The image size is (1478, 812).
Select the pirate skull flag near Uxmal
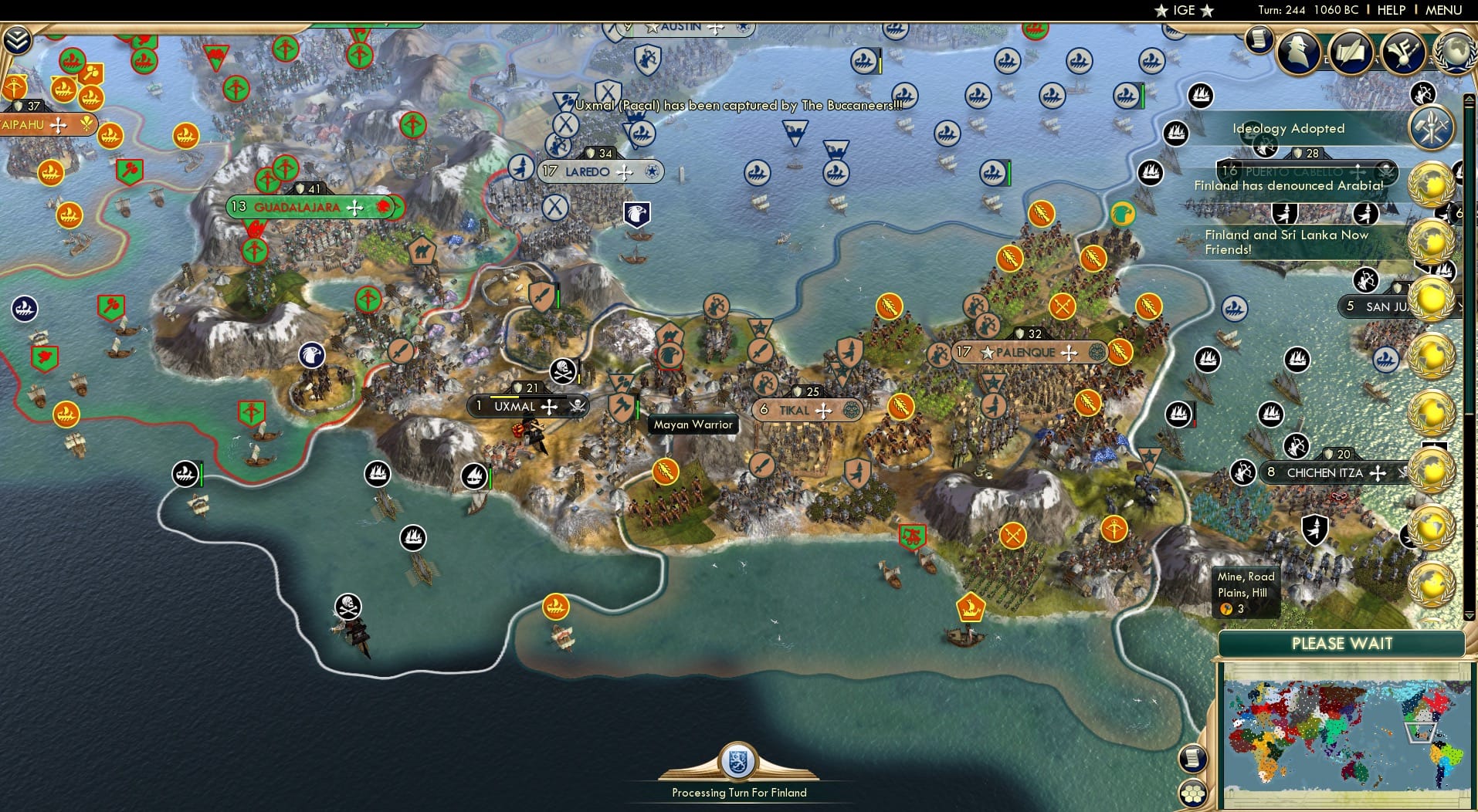click(562, 370)
